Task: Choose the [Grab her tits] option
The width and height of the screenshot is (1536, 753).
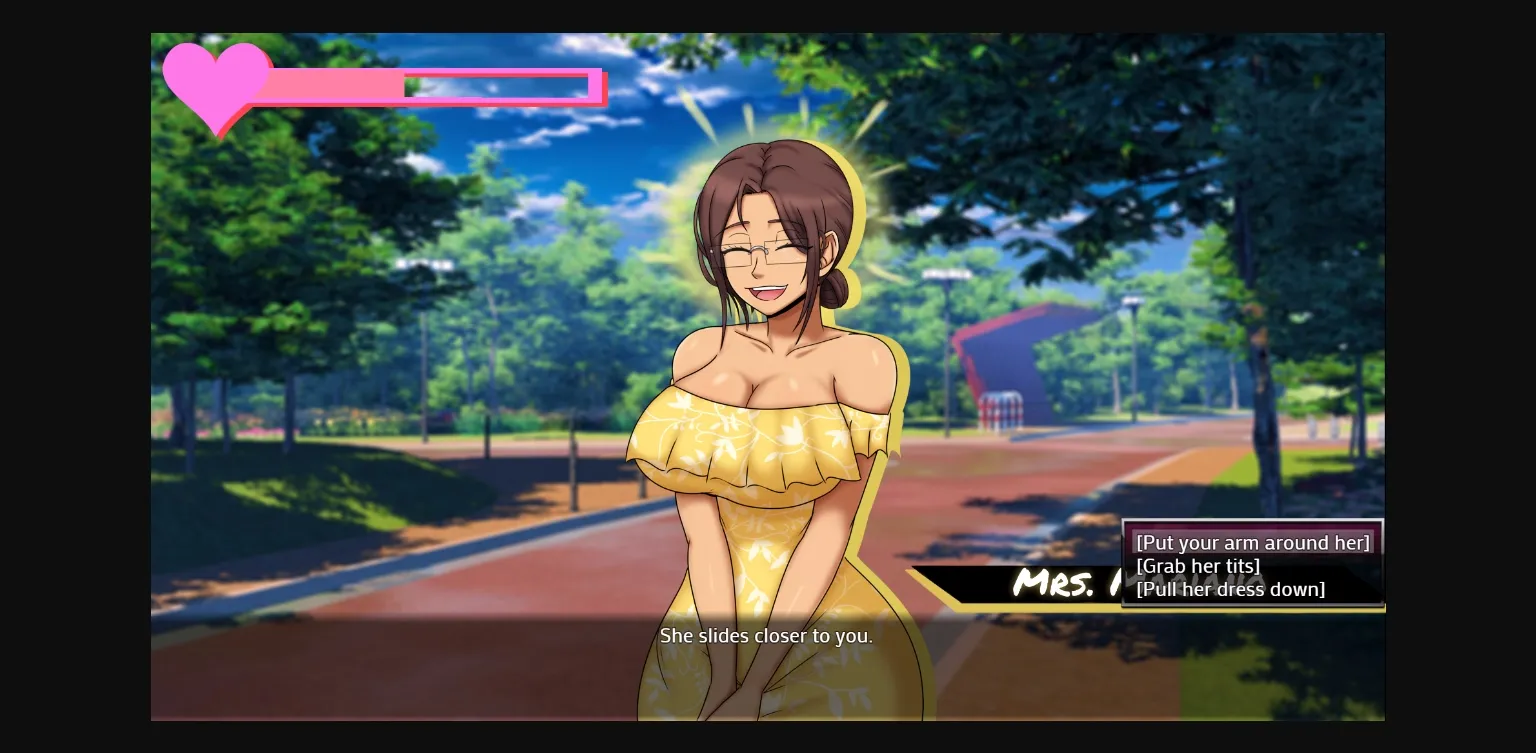Action: click(1198, 565)
